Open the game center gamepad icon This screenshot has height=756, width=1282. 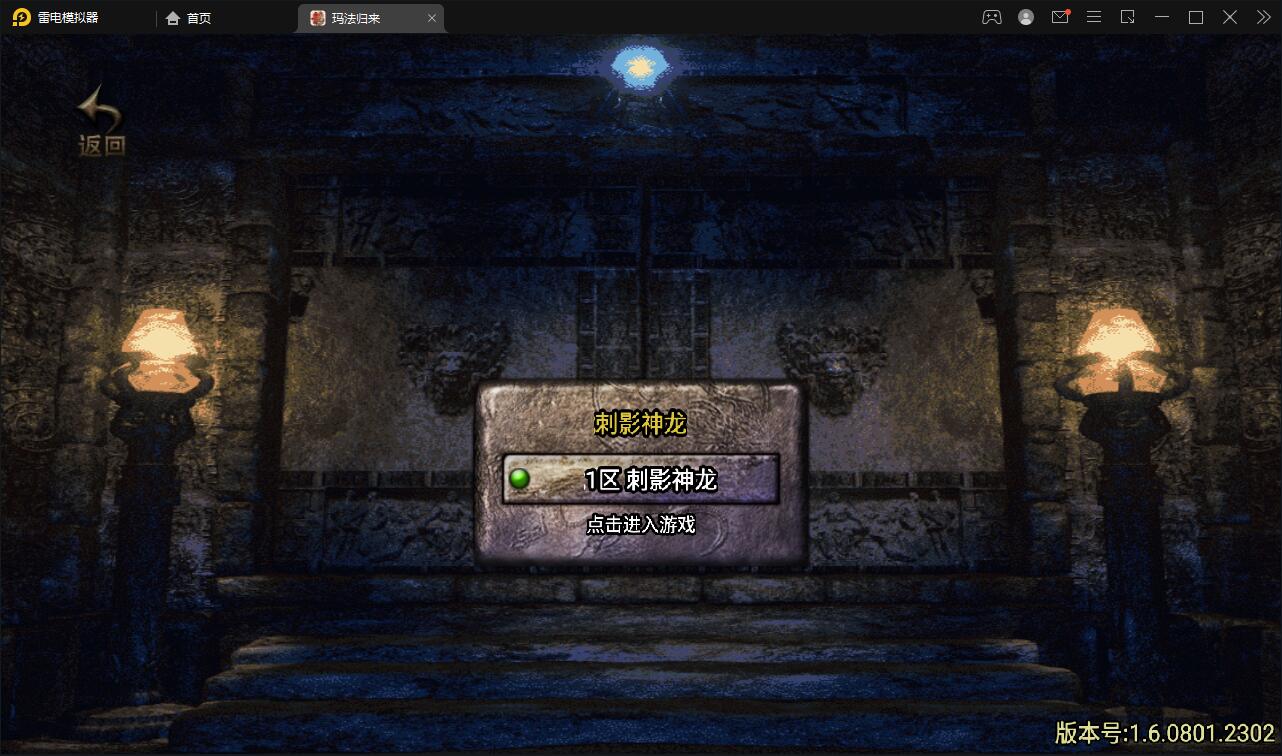pos(992,17)
